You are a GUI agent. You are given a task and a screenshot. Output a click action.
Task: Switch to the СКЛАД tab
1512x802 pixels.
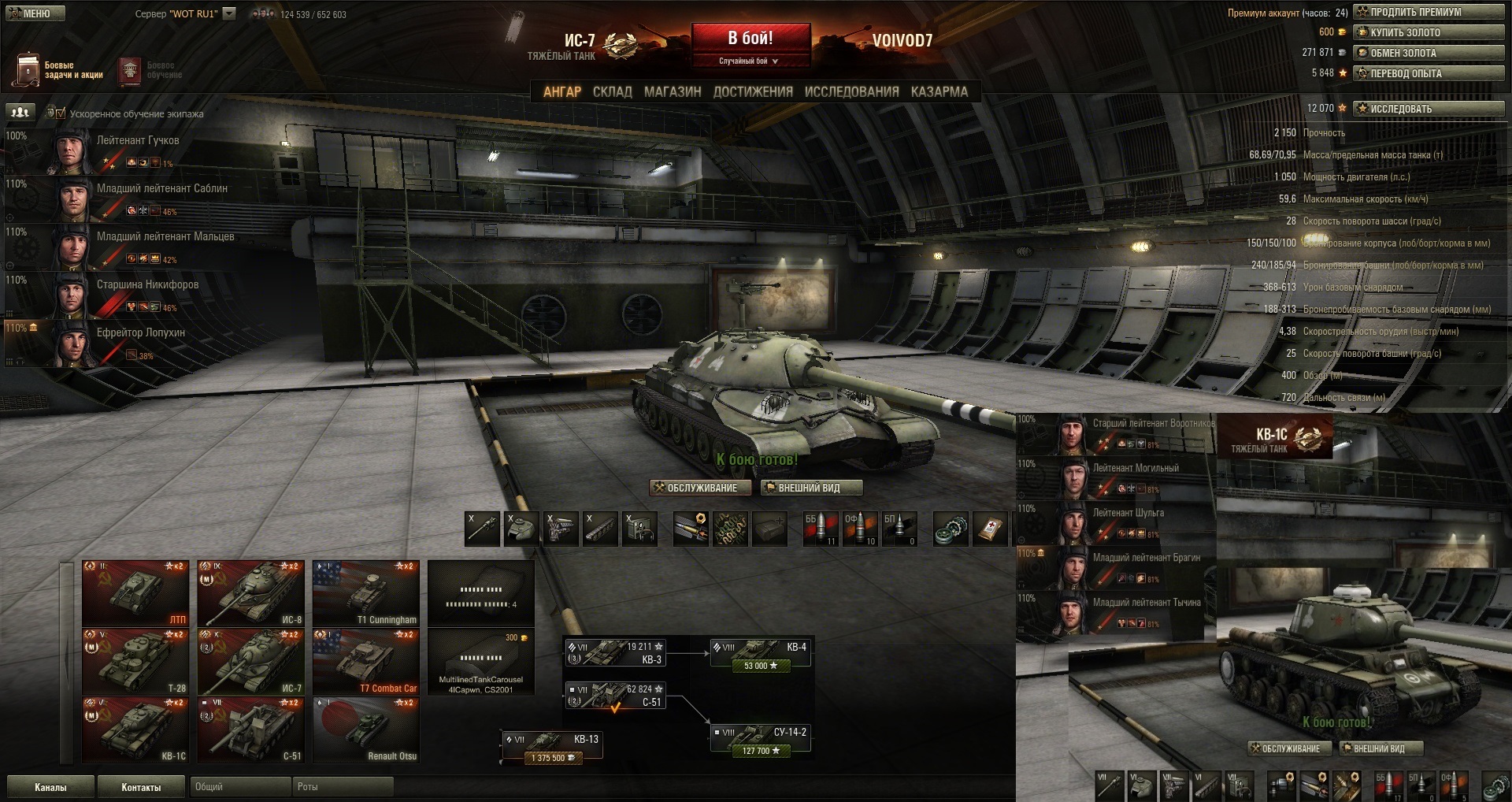pyautogui.click(x=612, y=92)
